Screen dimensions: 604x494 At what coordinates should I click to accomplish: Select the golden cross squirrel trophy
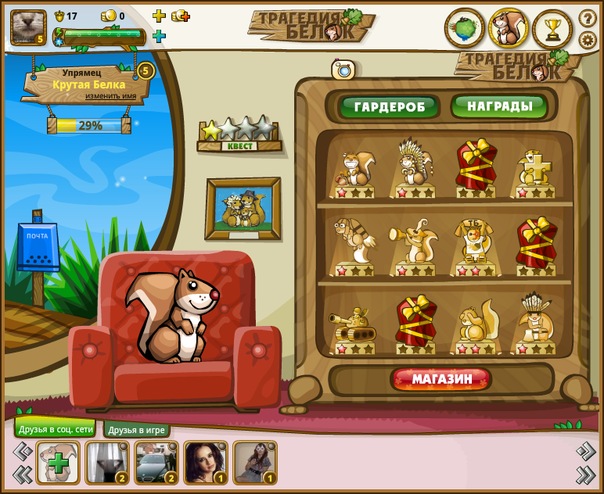535,168
